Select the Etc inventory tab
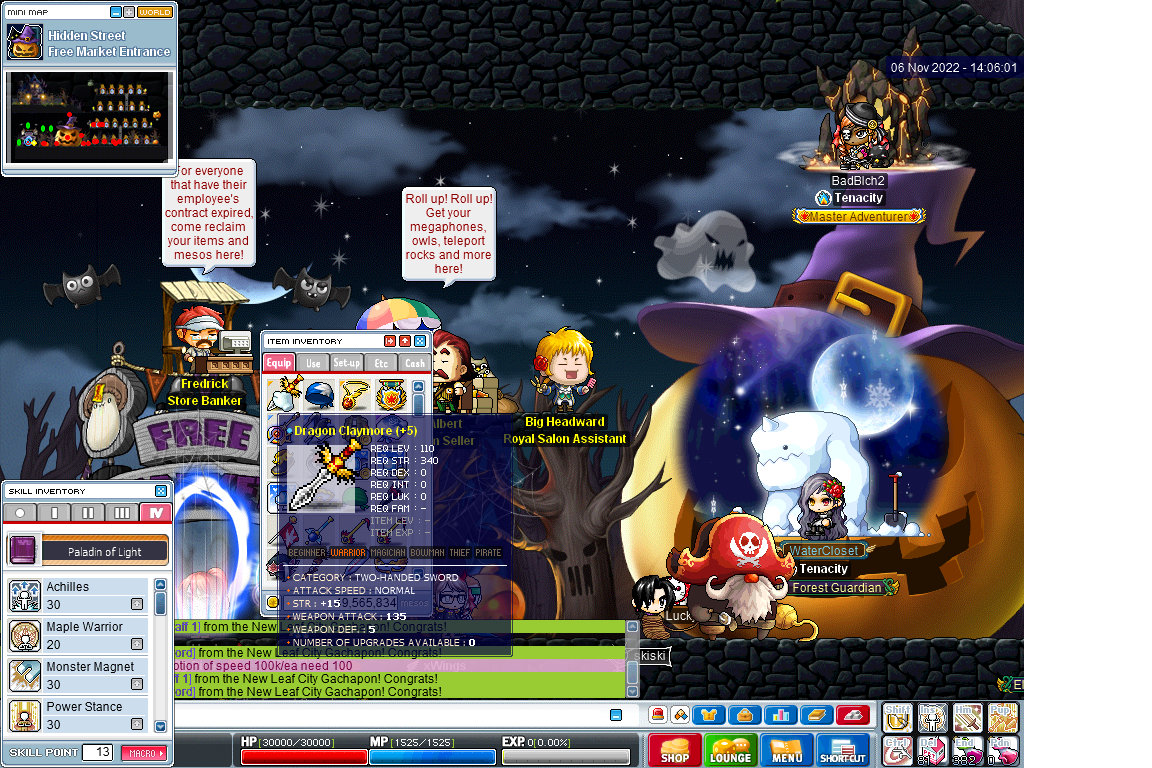1152x768 pixels. 381,363
